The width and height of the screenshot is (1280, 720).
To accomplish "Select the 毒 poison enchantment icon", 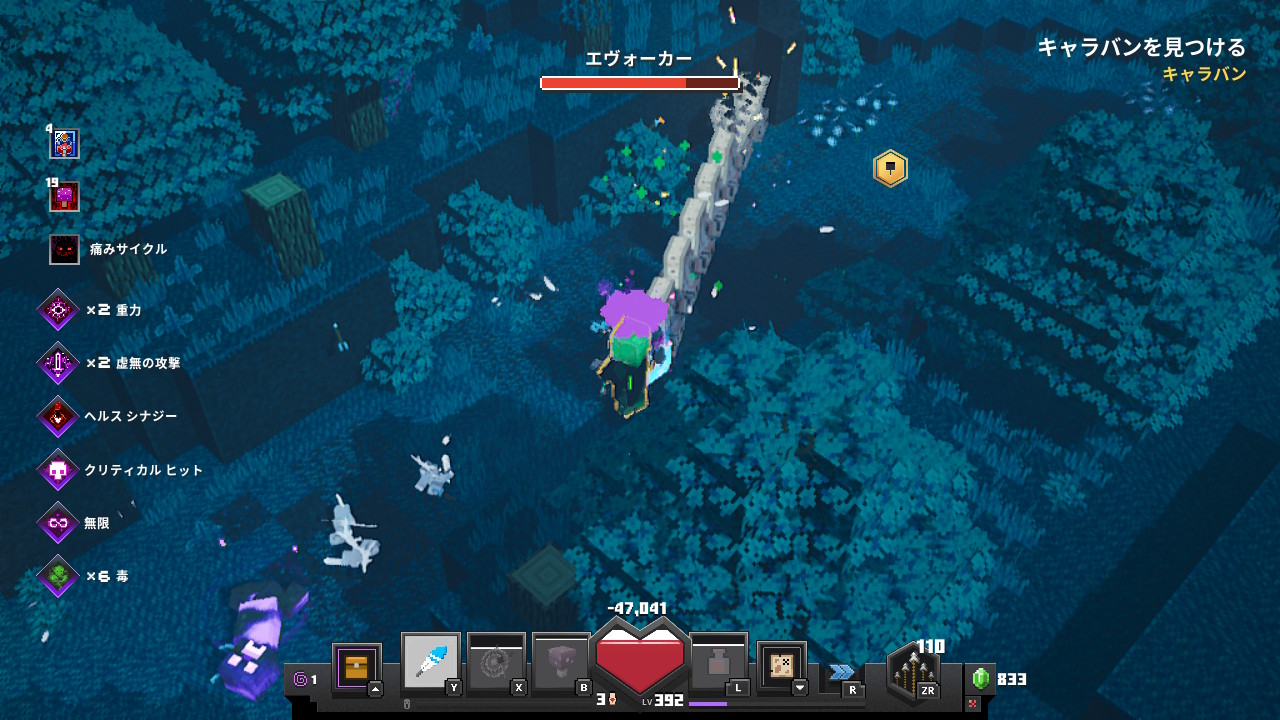I will click(x=58, y=576).
